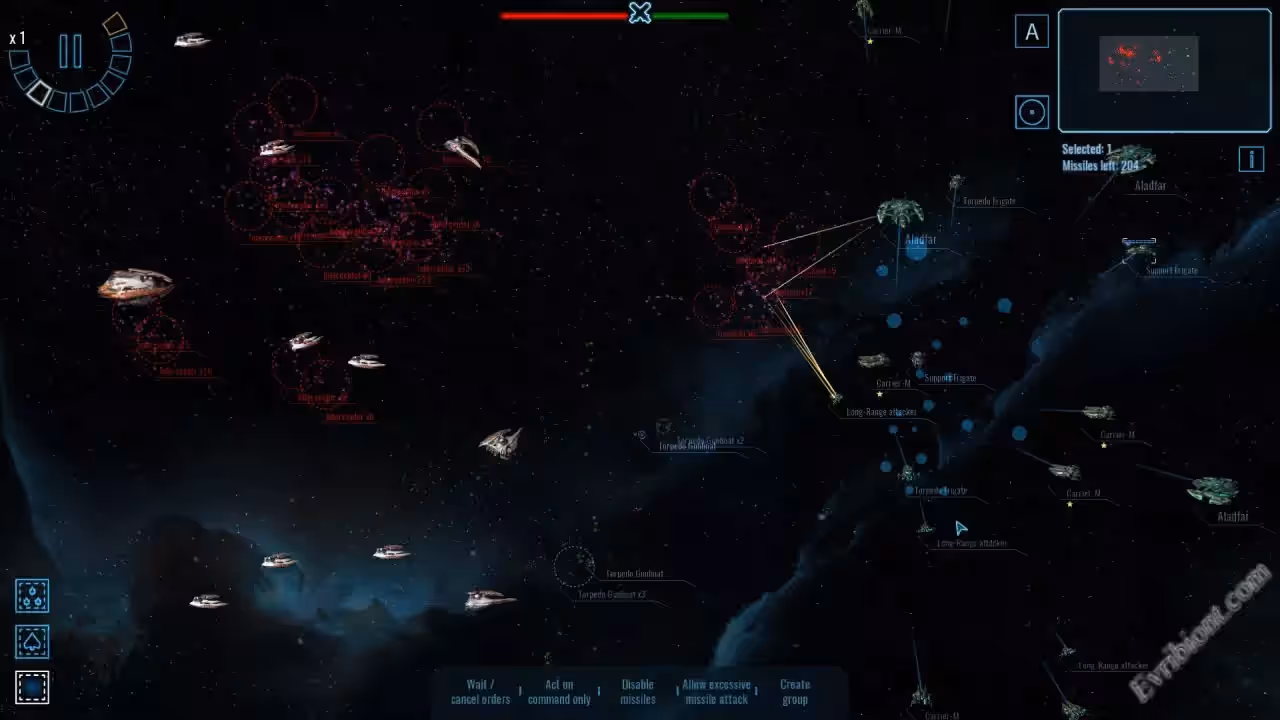This screenshot has width=1280, height=720.
Task: Click the crossed swords battle balance icon
Action: coord(640,13)
